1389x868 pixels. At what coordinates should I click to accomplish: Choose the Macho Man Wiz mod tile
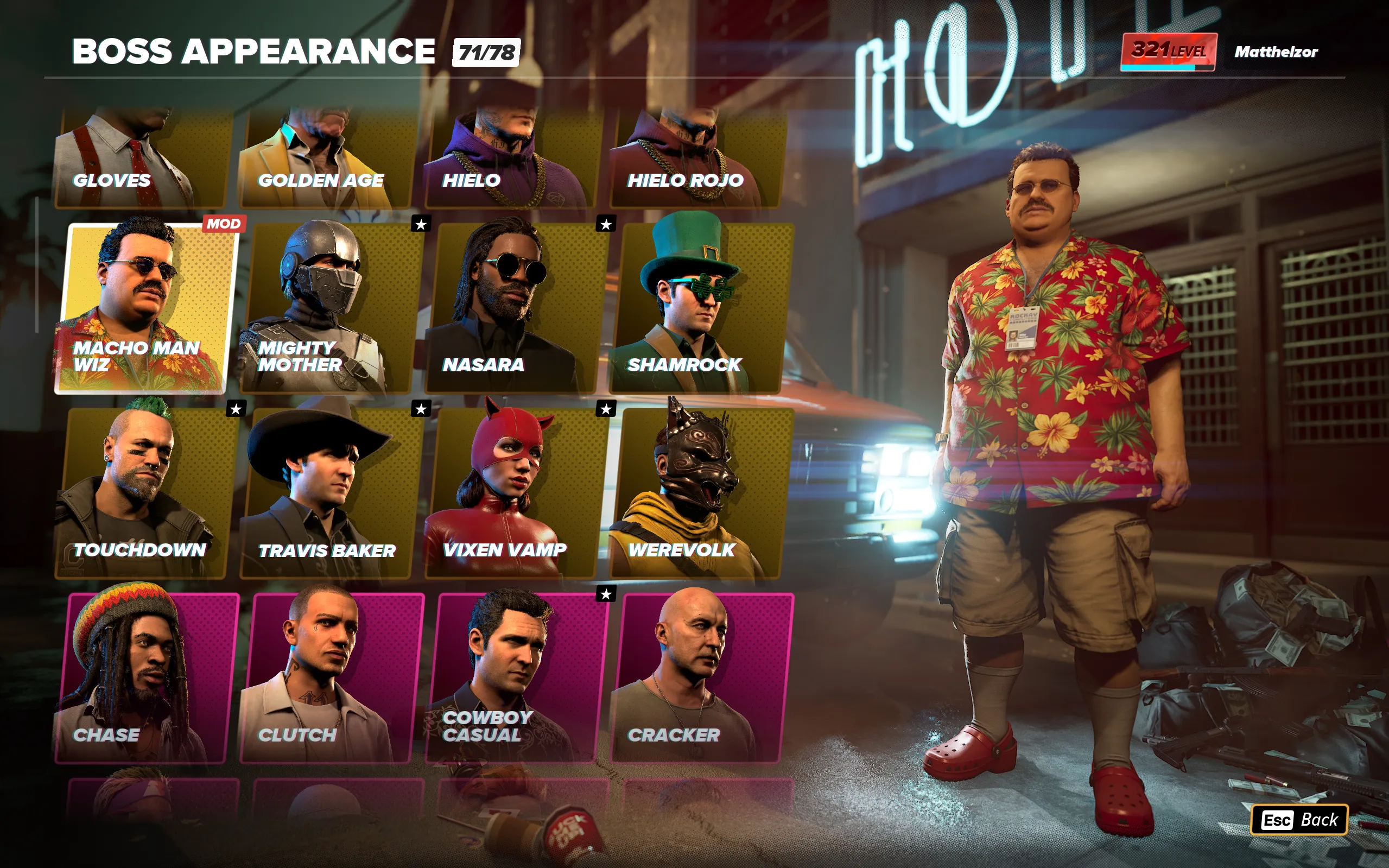(147, 308)
